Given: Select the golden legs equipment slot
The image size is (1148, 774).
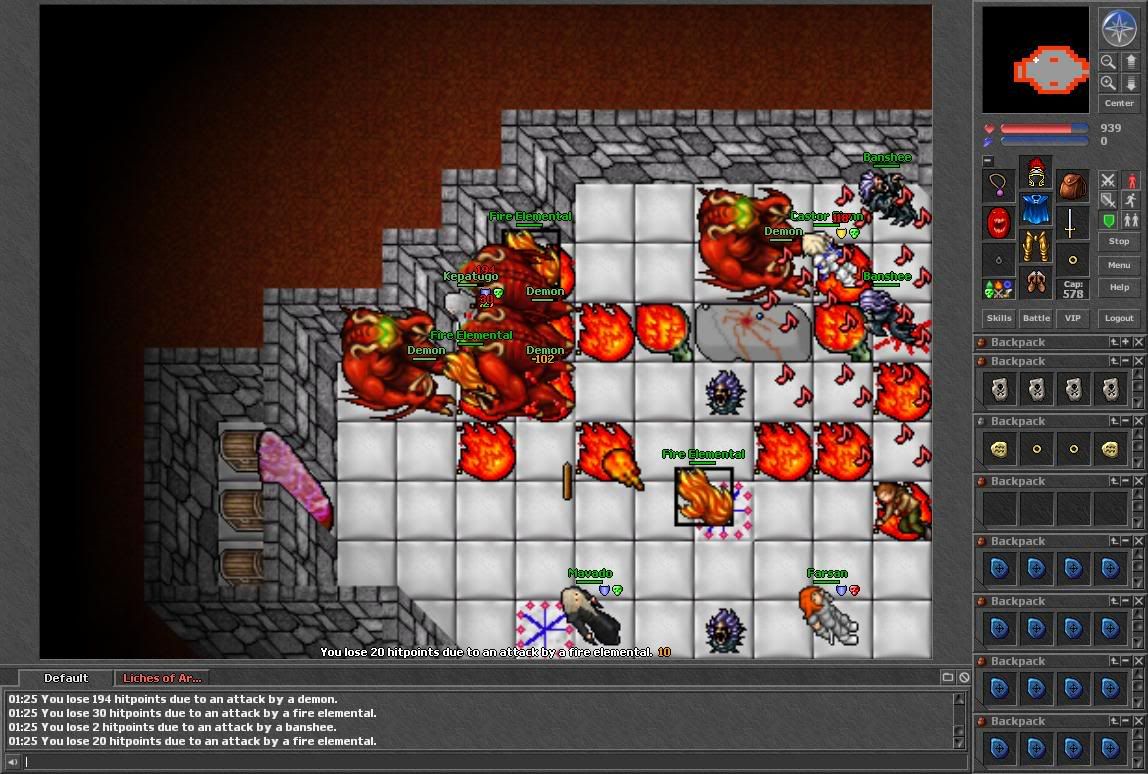Looking at the screenshot, I should pos(1036,249).
